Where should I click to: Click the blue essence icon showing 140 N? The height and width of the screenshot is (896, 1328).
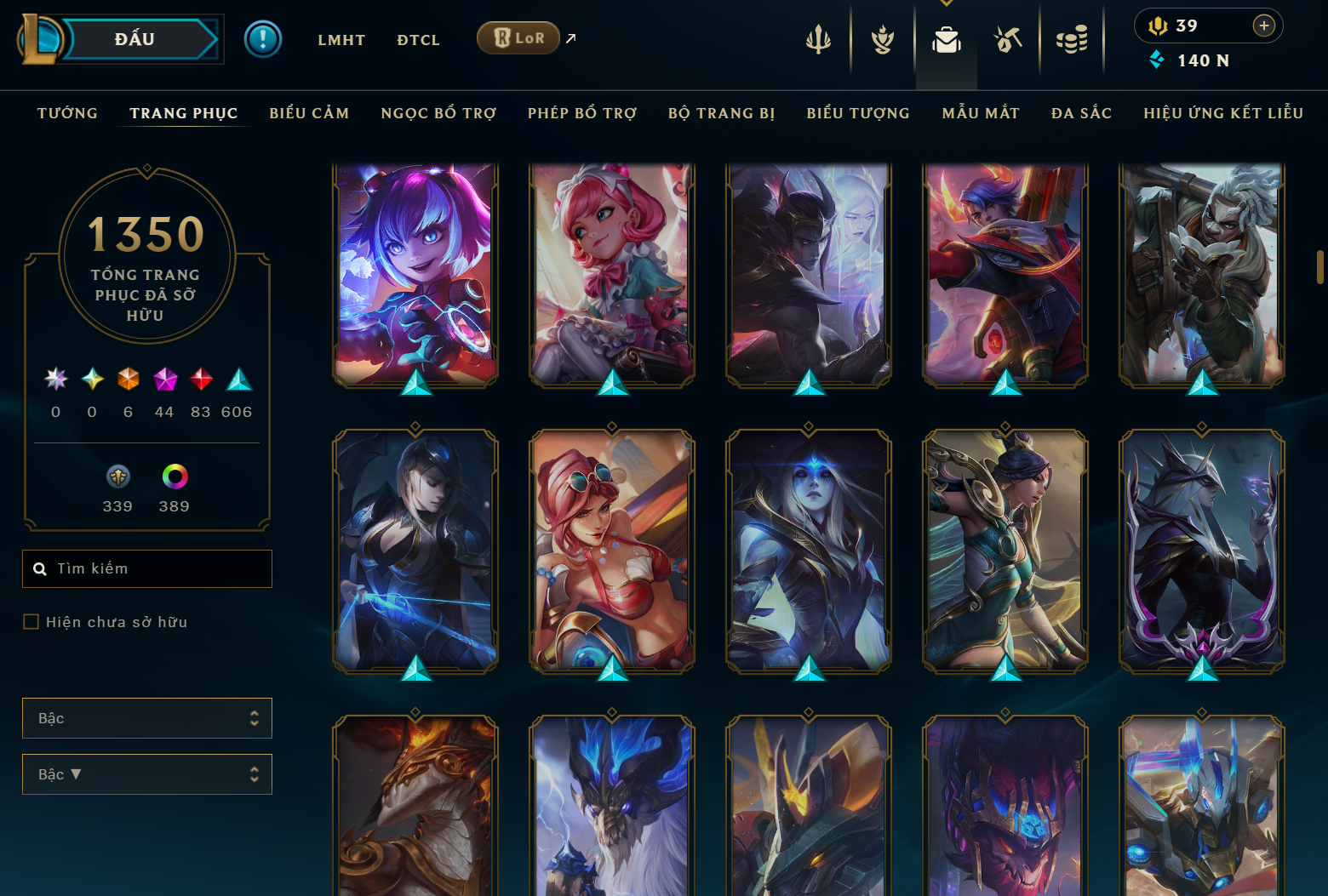point(1156,60)
